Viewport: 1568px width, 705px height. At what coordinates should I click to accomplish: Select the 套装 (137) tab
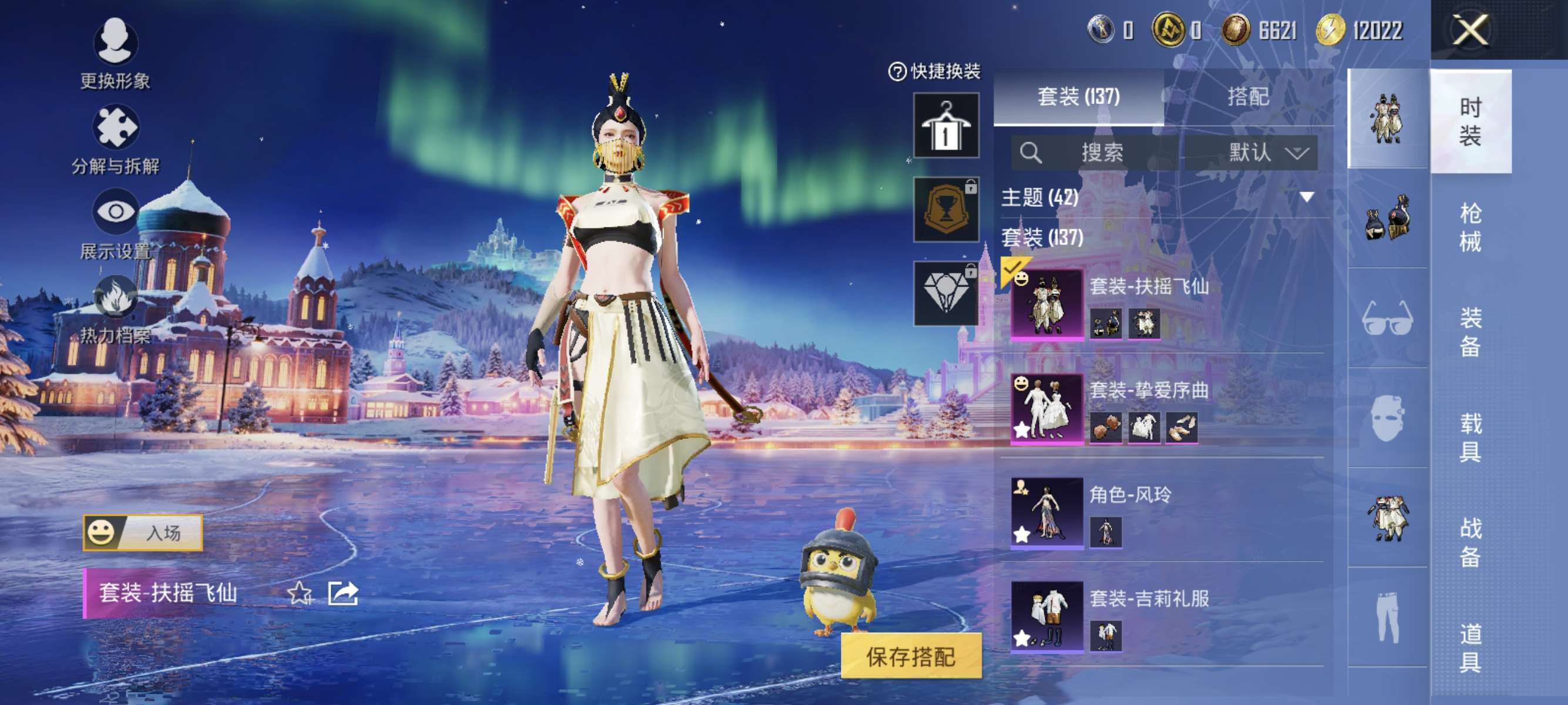pyautogui.click(x=1078, y=97)
